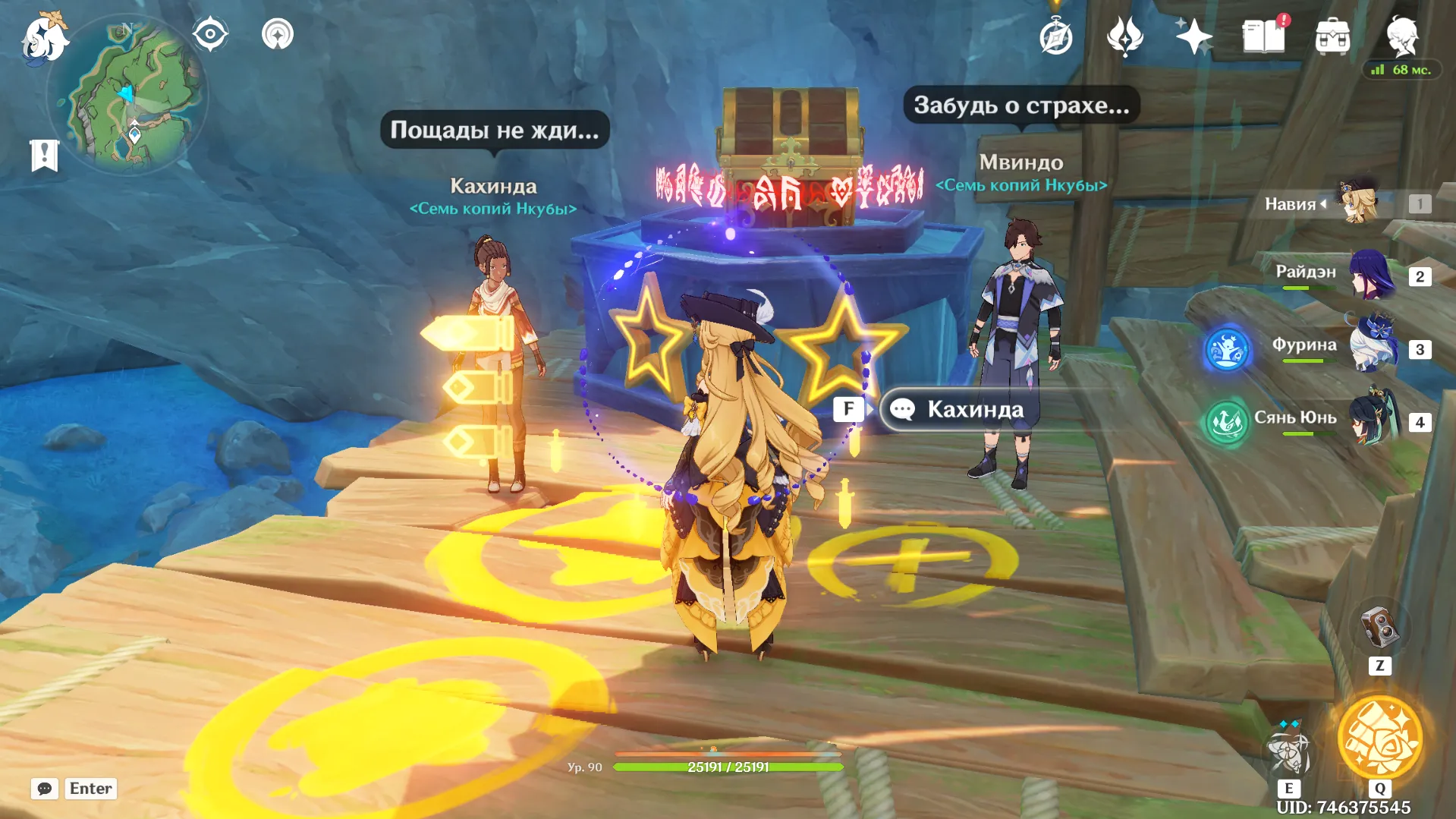Talk to Кахинда via the F interact prompt
The width and height of the screenshot is (1456, 819).
click(x=850, y=408)
